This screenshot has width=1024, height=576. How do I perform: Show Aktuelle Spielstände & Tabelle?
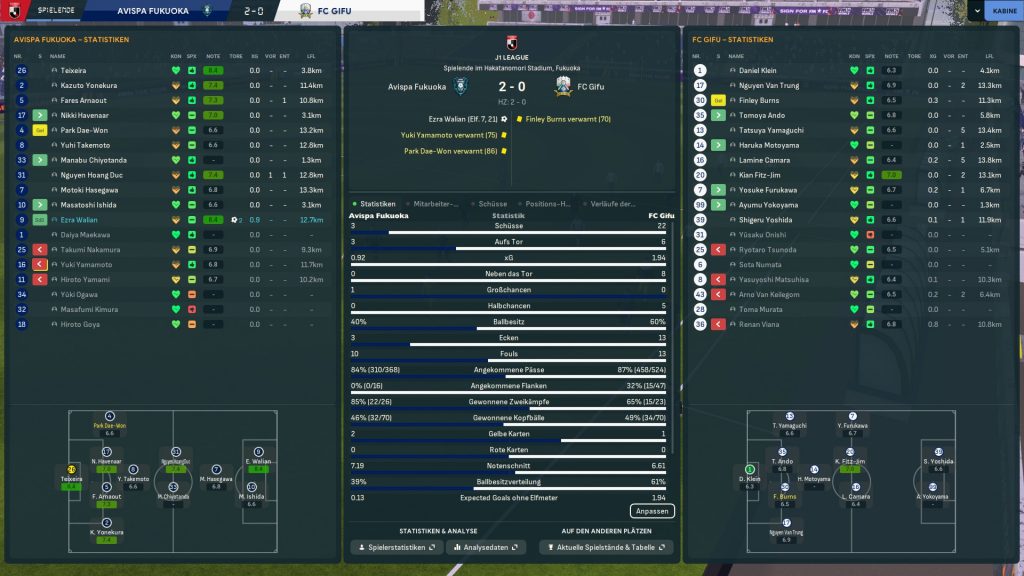606,548
